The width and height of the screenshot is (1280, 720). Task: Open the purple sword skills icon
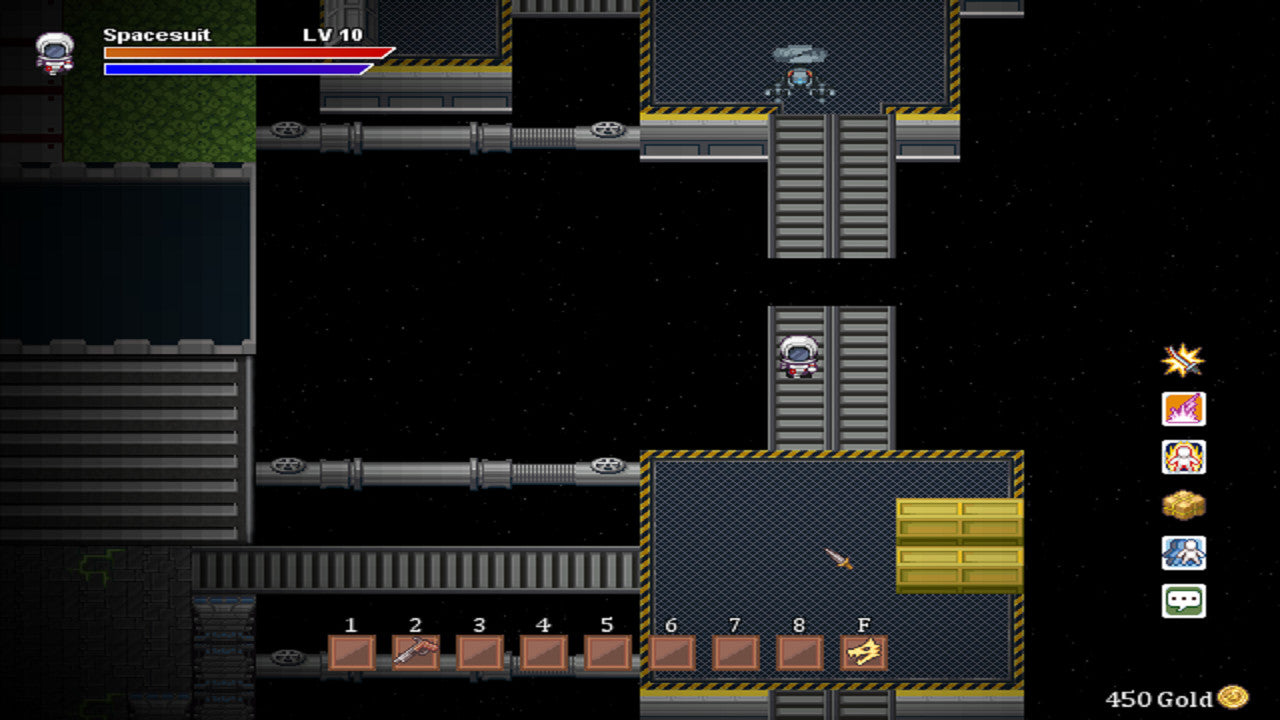pyautogui.click(x=1183, y=408)
